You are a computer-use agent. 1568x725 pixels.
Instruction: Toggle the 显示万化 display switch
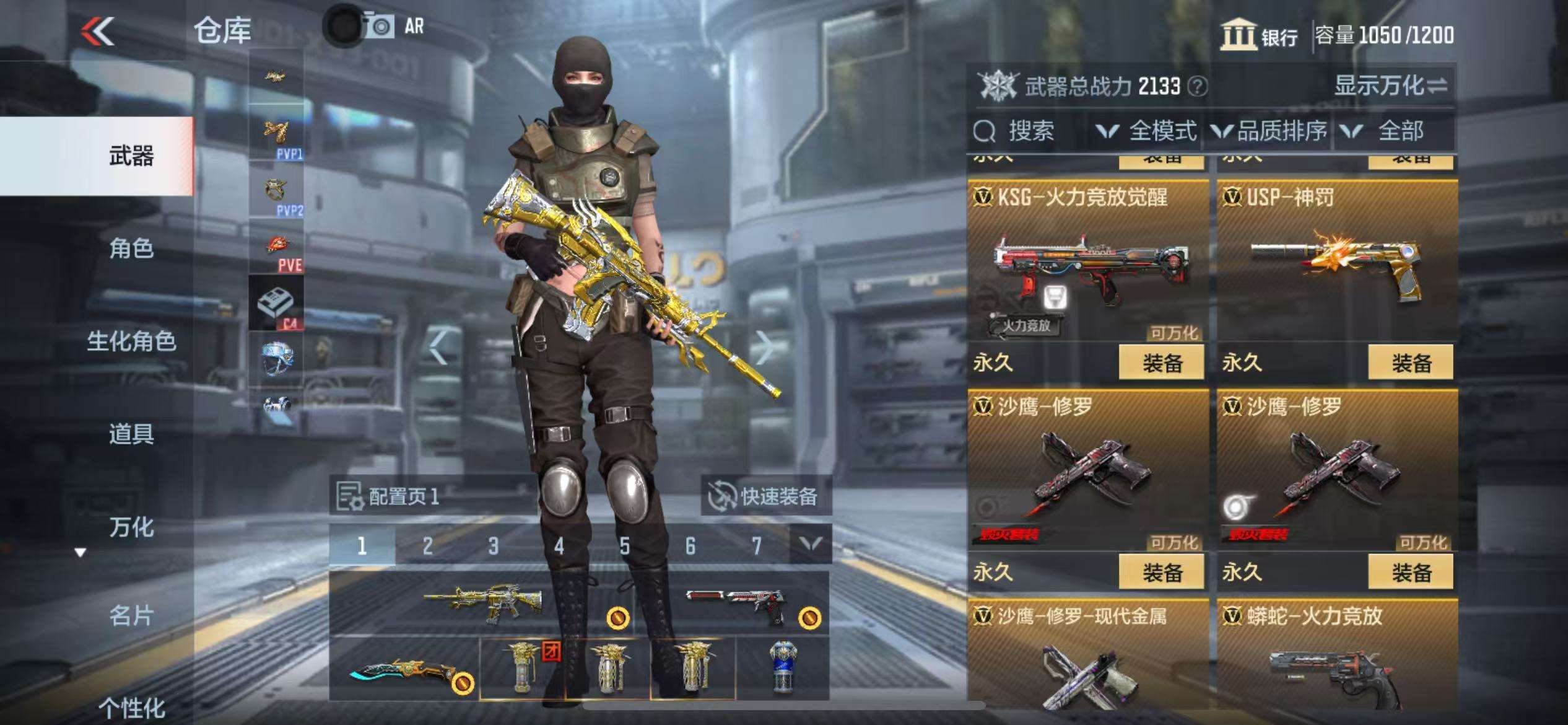(1391, 86)
